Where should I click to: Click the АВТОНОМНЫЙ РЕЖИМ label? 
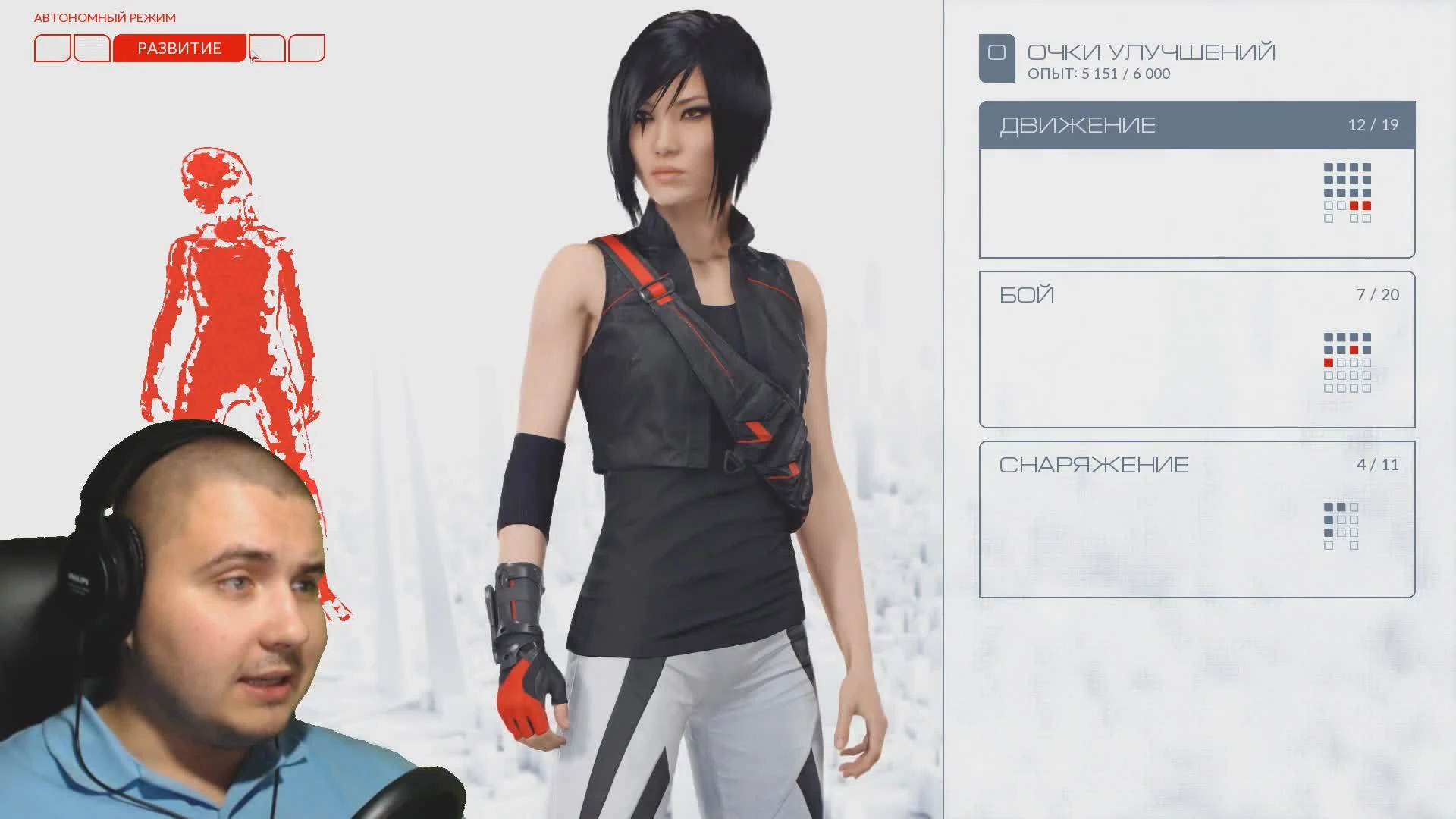tap(105, 16)
